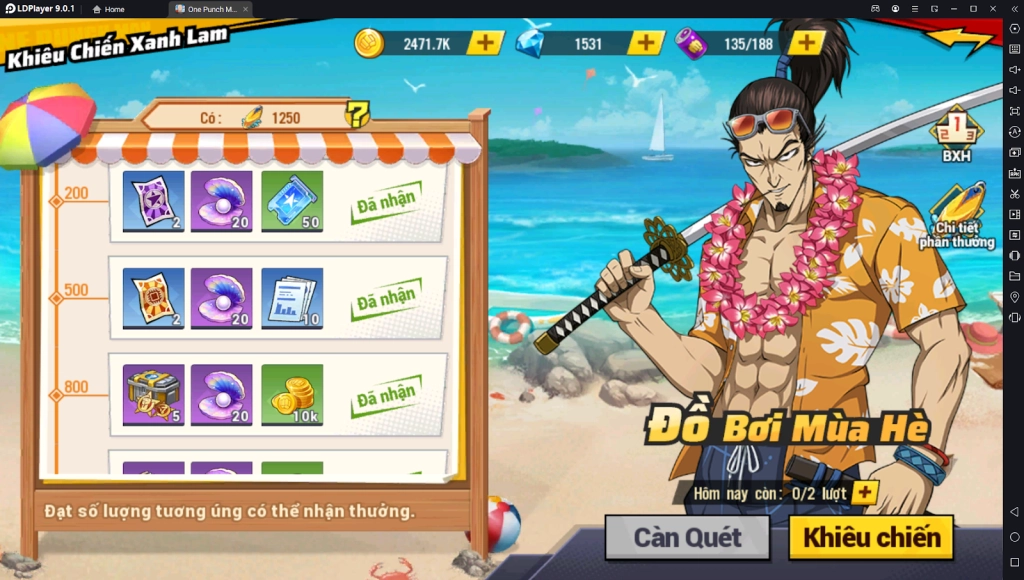View Chi tiết phần thưởng reward details
The image size is (1024, 580).
[957, 218]
